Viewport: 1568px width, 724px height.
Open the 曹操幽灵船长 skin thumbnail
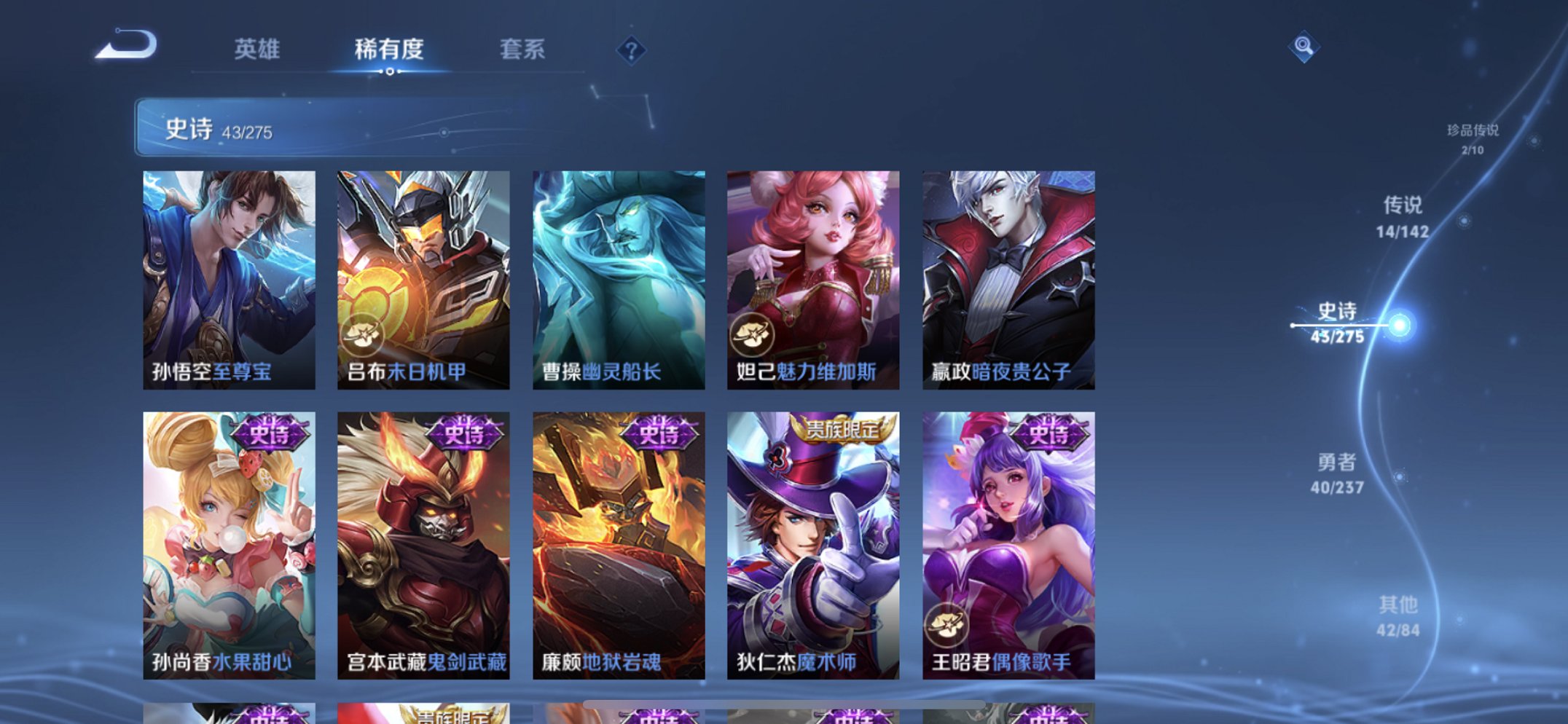(619, 273)
